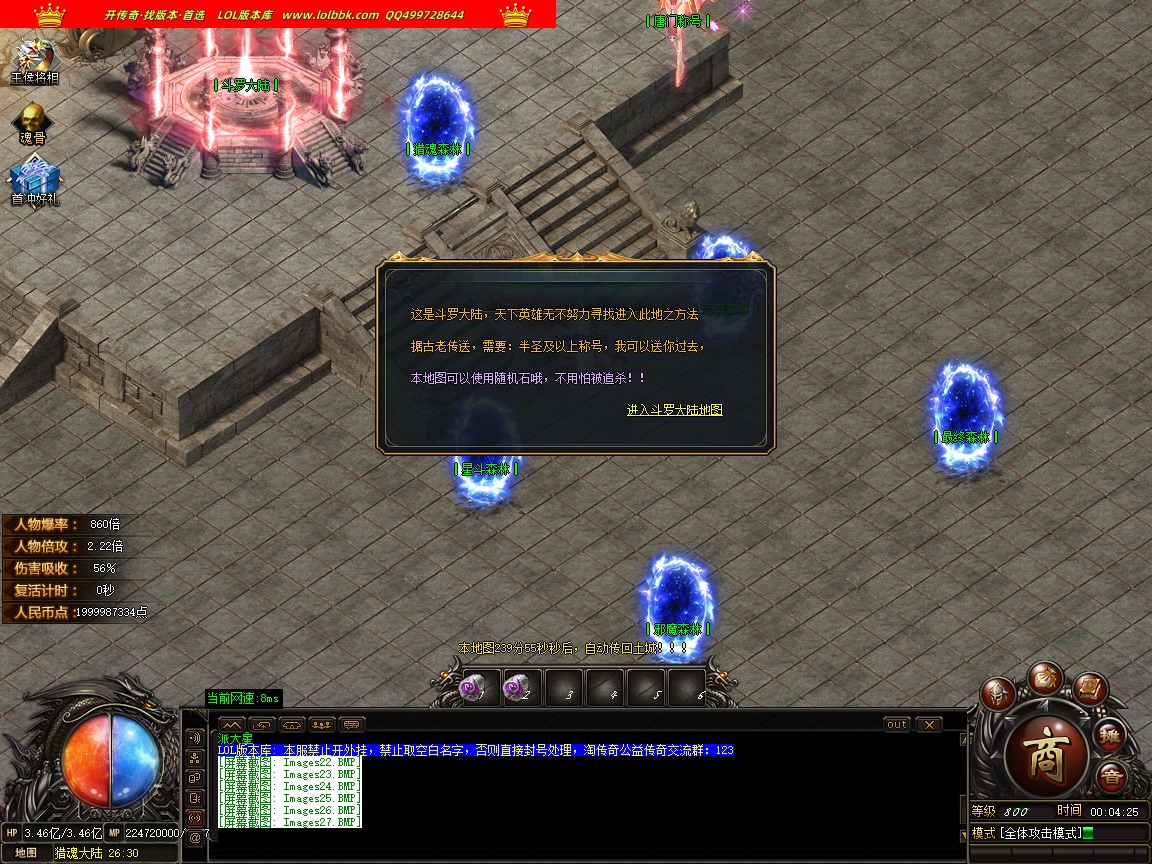This screenshot has width=1152, height=864.
Task: Open the money bag inventory icon
Action: click(1046, 677)
